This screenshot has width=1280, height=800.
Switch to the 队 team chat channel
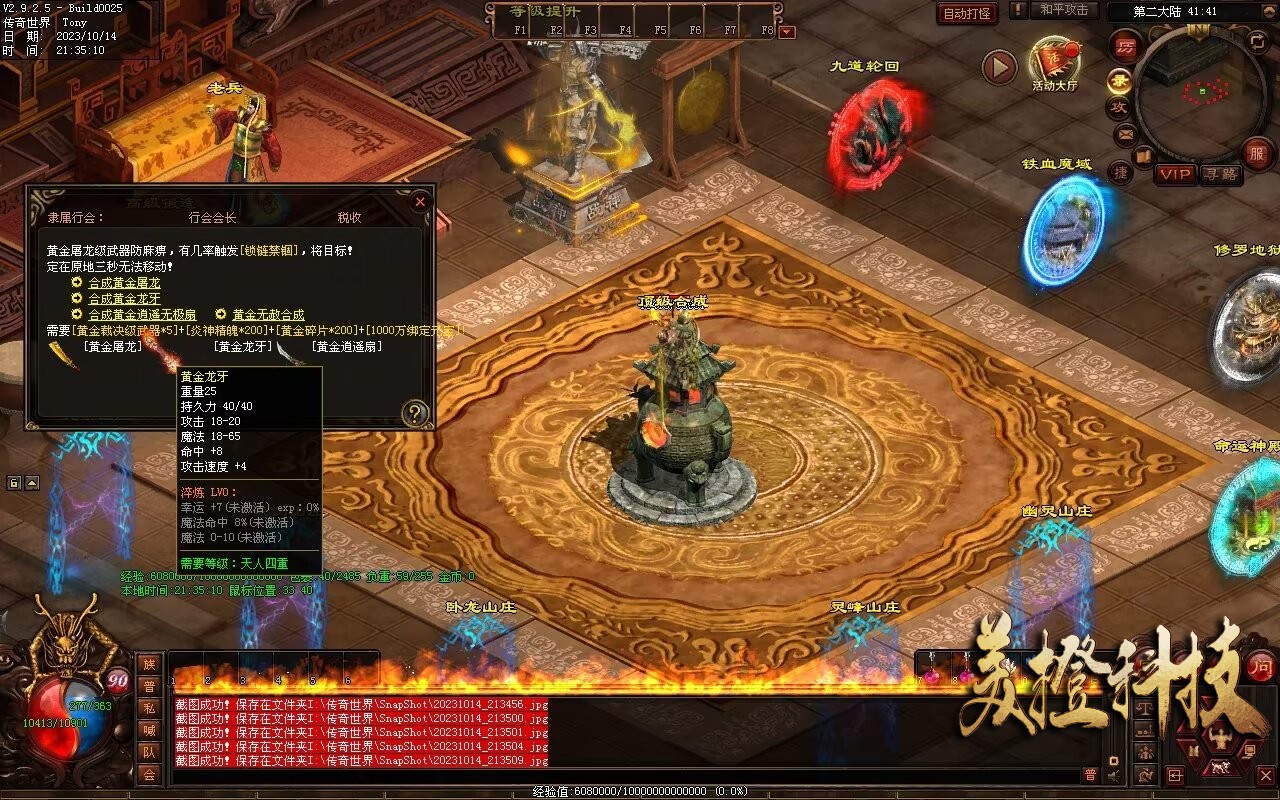(149, 752)
